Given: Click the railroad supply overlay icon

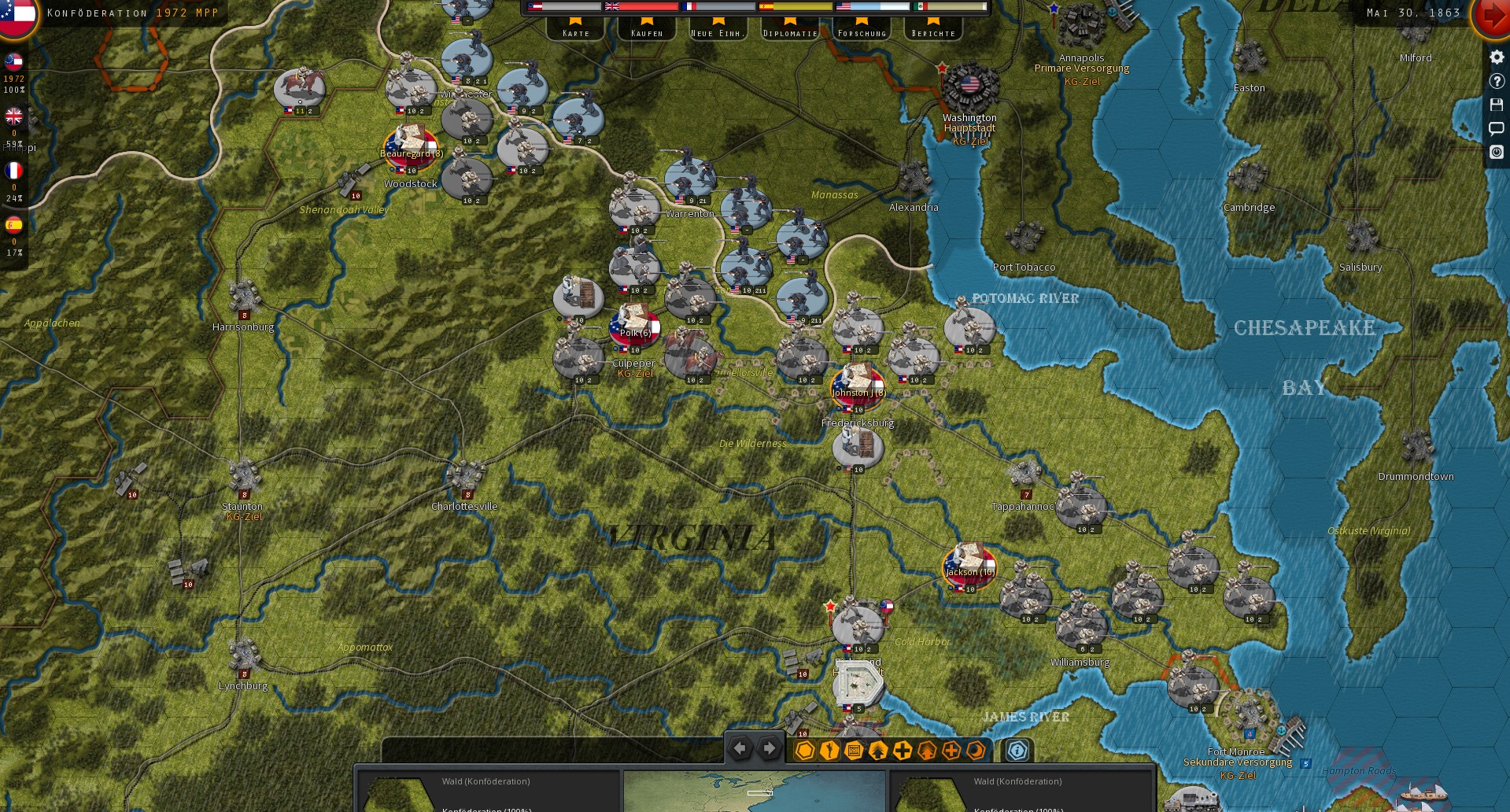Looking at the screenshot, I should pyautogui.click(x=855, y=751).
